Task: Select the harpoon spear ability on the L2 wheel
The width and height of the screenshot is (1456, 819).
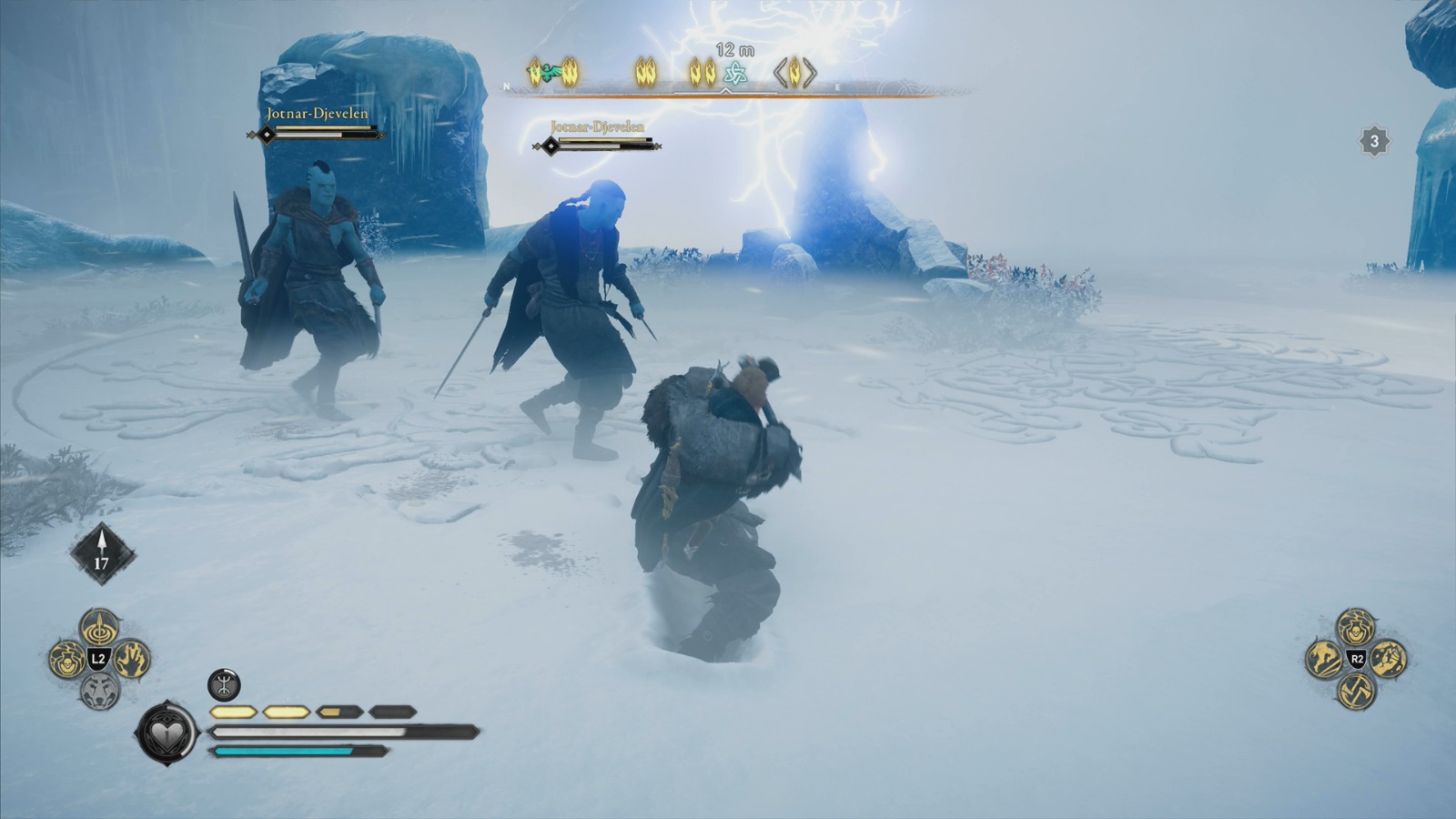Action: (98, 628)
